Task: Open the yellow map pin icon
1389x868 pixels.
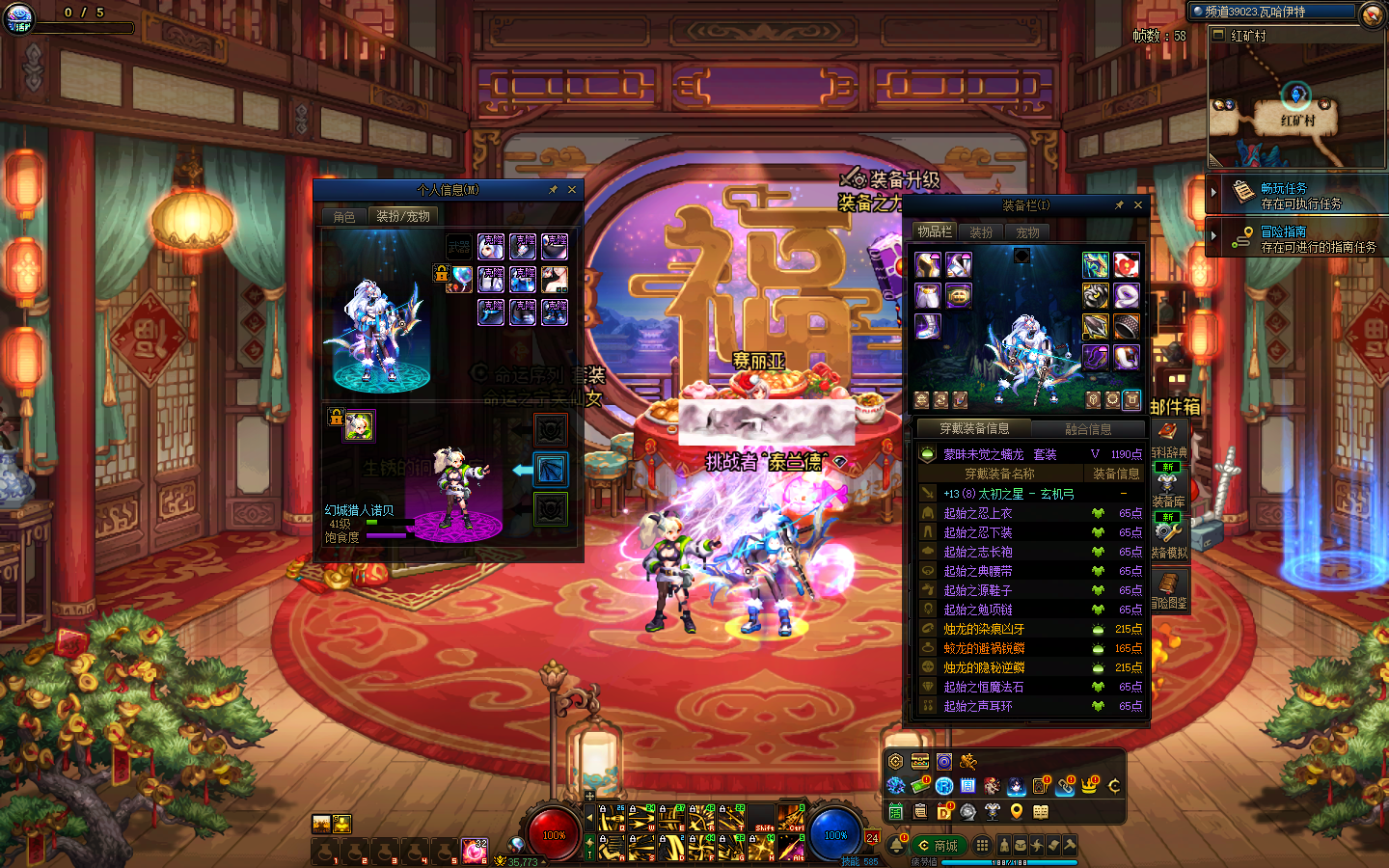Action: pyautogui.click(x=1016, y=811)
